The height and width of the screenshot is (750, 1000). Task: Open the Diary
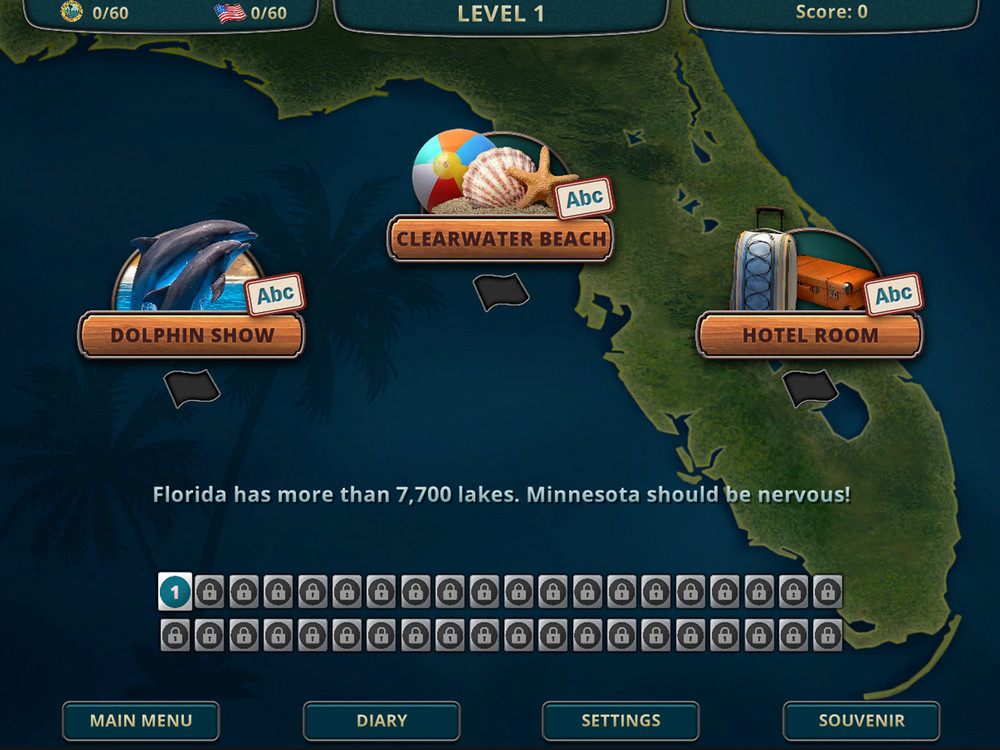pos(381,720)
